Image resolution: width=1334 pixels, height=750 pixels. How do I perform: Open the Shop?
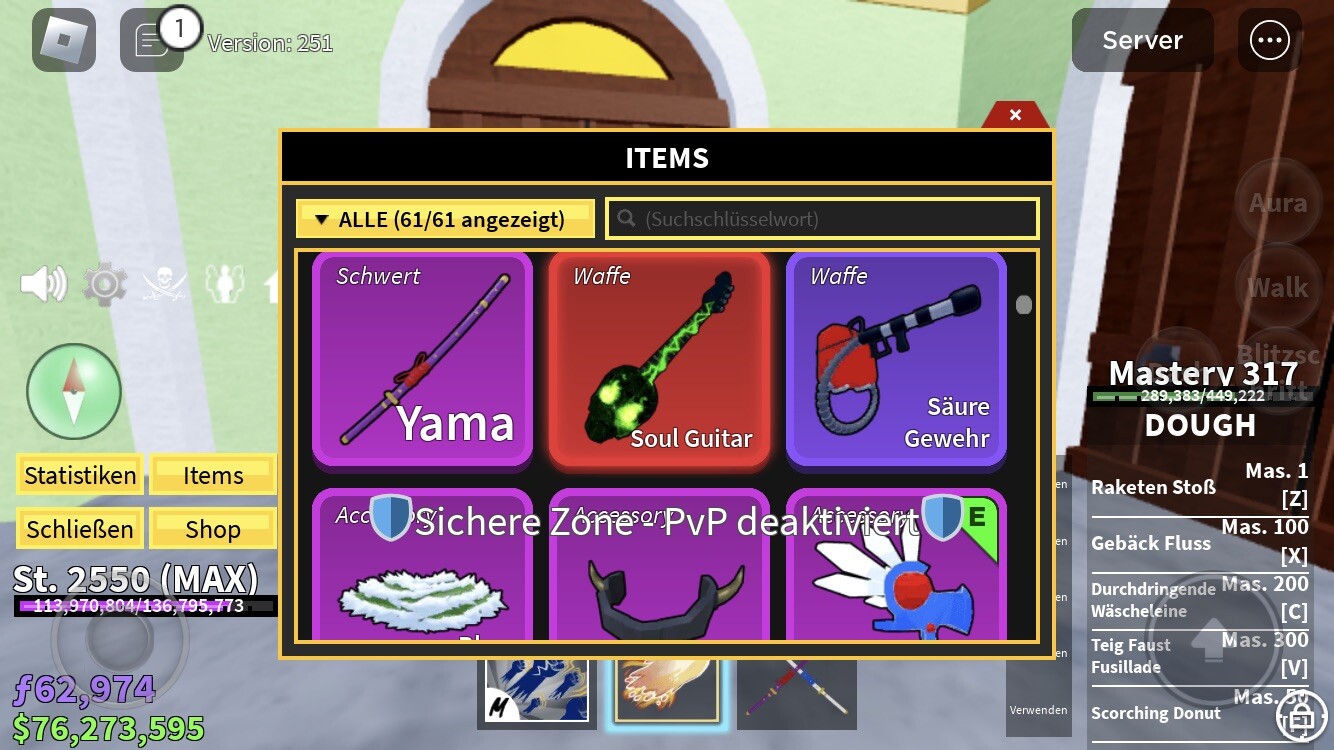click(x=213, y=528)
